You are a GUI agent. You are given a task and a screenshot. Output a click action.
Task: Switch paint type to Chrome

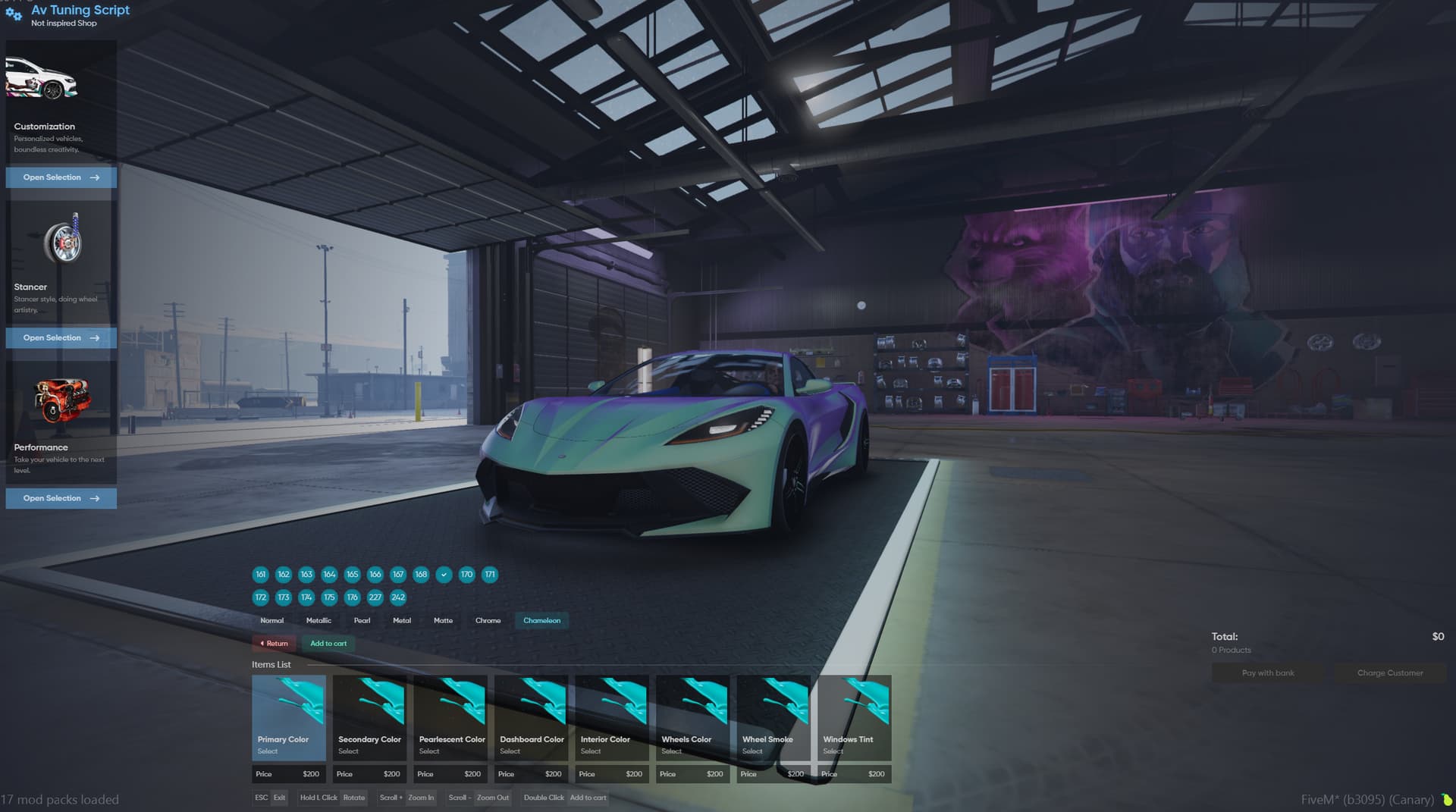coord(488,620)
